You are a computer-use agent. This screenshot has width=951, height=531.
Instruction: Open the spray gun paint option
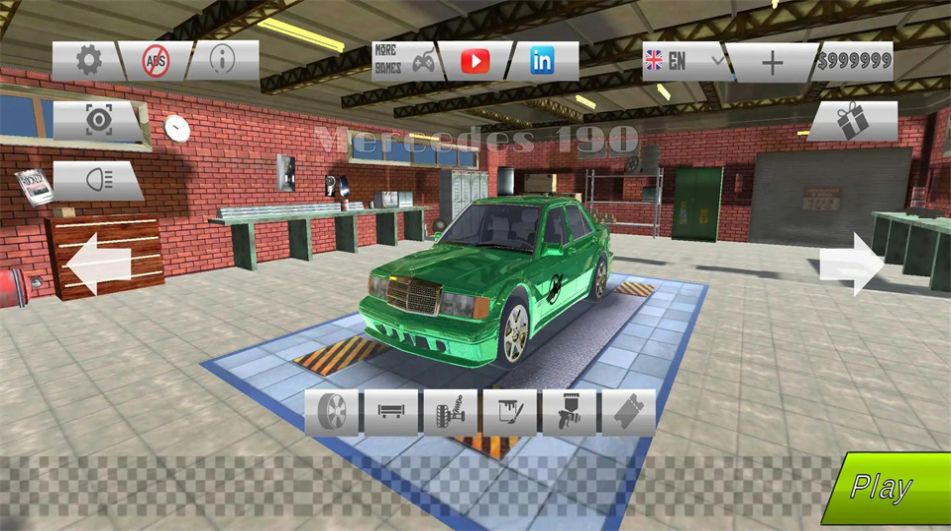click(569, 412)
